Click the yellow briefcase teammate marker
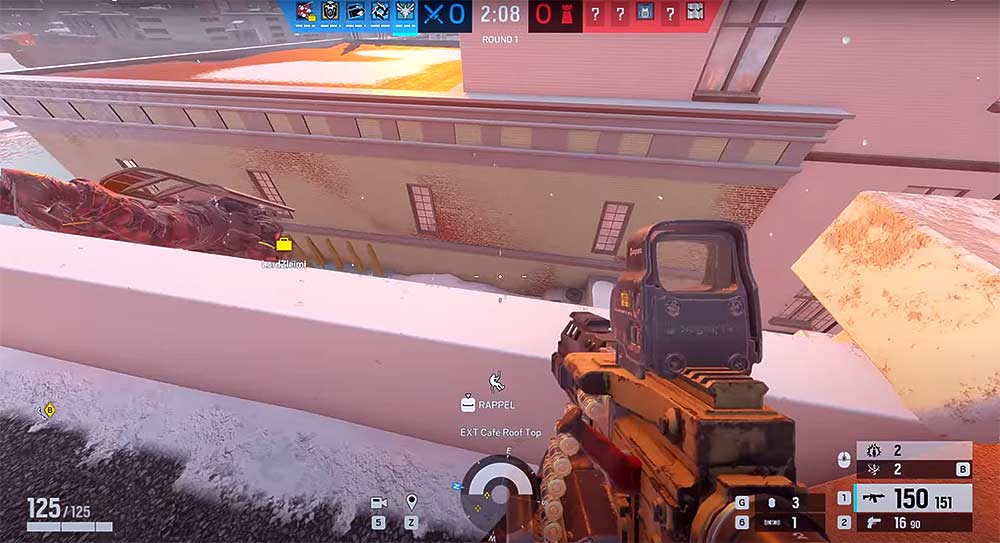1000x543 pixels. [x=284, y=245]
